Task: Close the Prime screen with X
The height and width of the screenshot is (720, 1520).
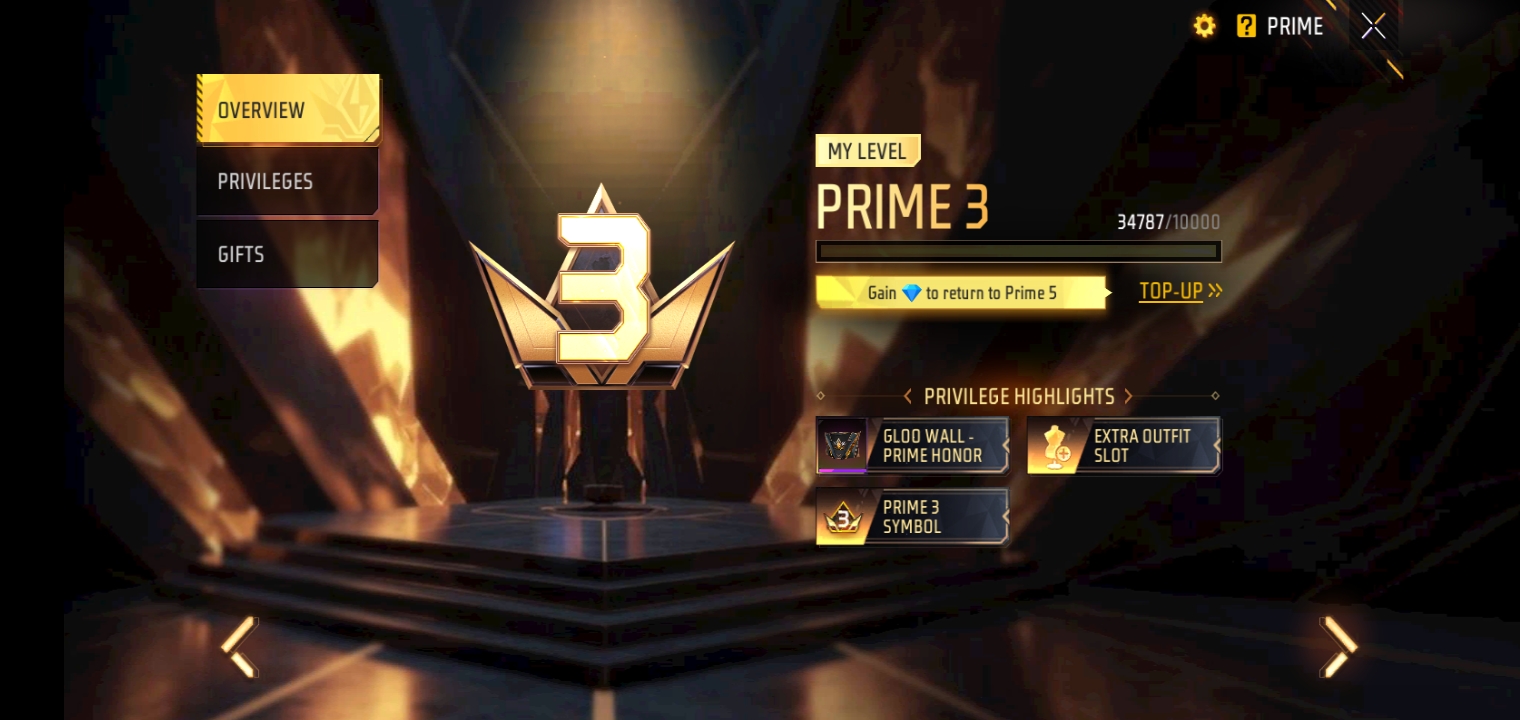Action: pos(1373,26)
